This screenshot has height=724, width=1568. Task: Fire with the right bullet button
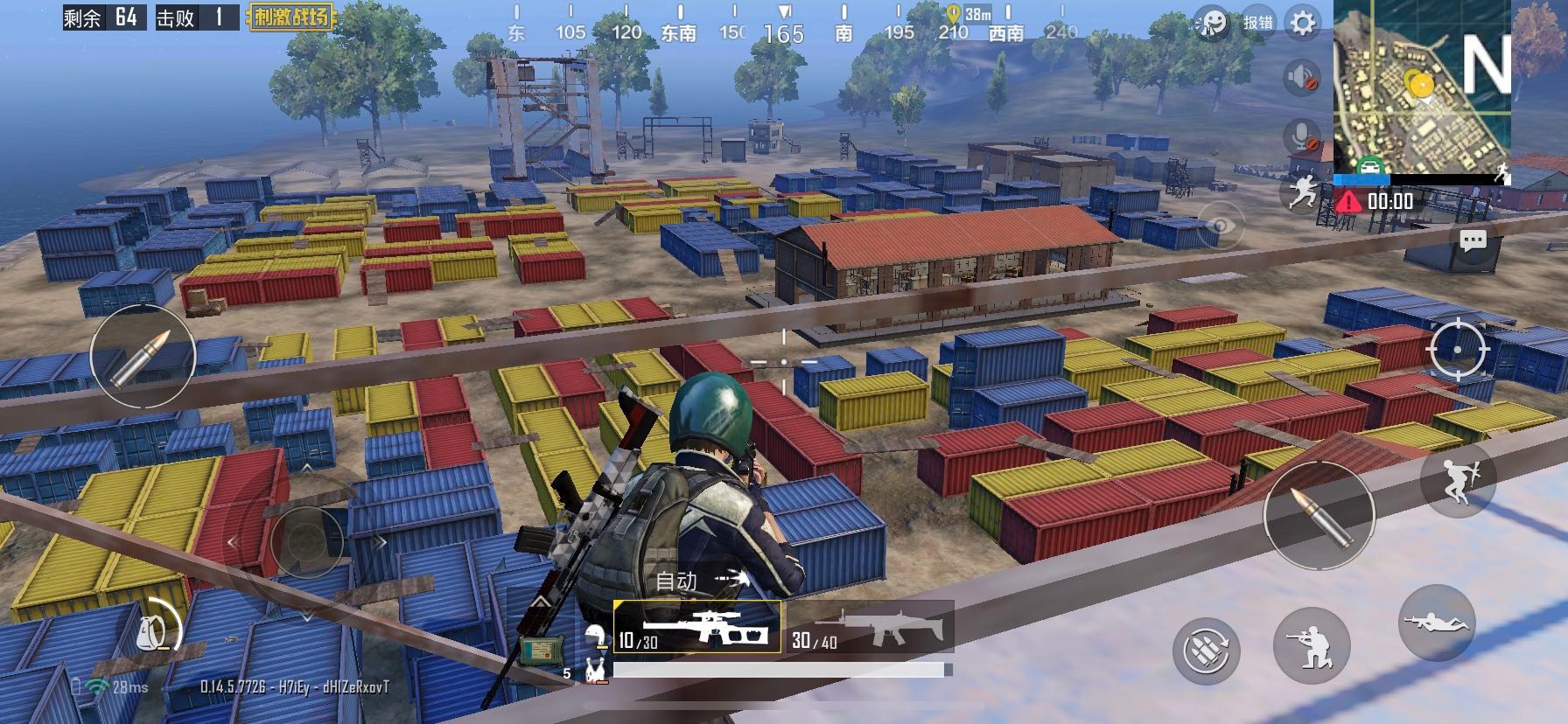(x=1319, y=517)
